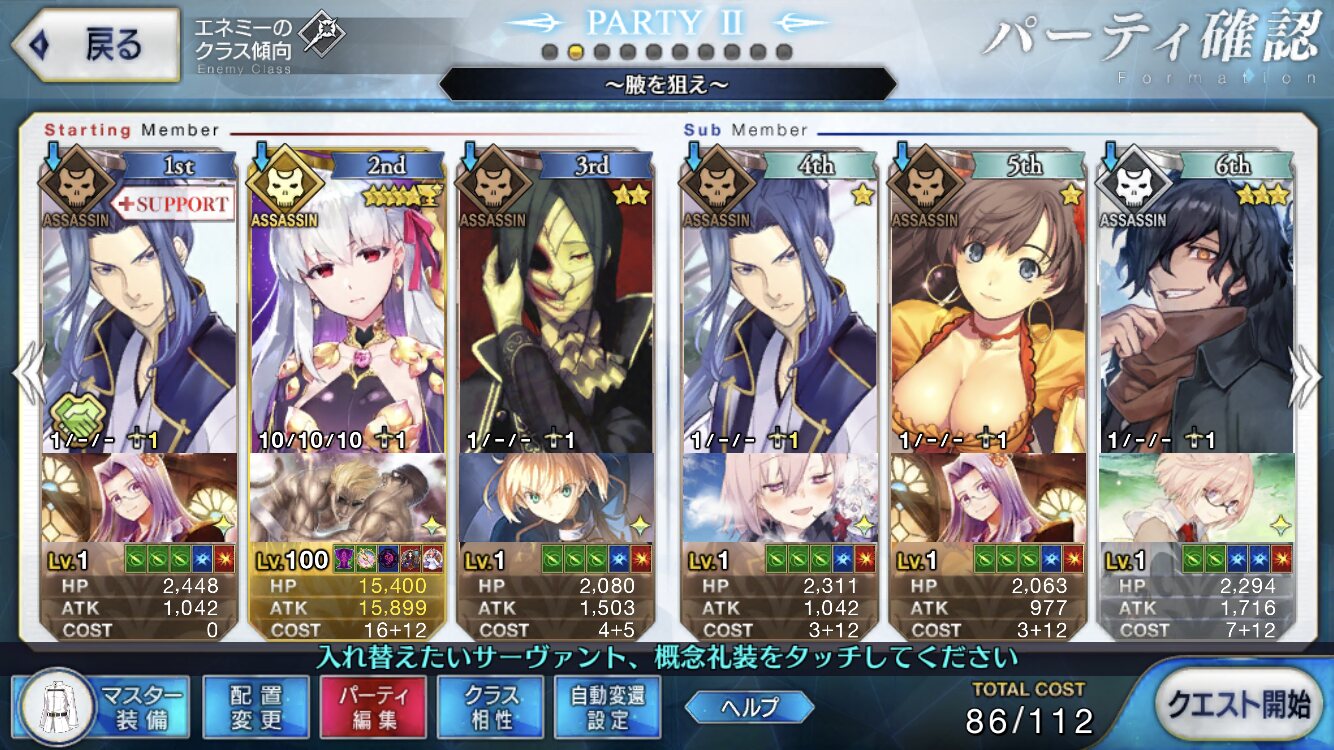The width and height of the screenshot is (1334, 750).
Task: Change the 3rd servant's blonde knight craft essence
Action: [556, 498]
